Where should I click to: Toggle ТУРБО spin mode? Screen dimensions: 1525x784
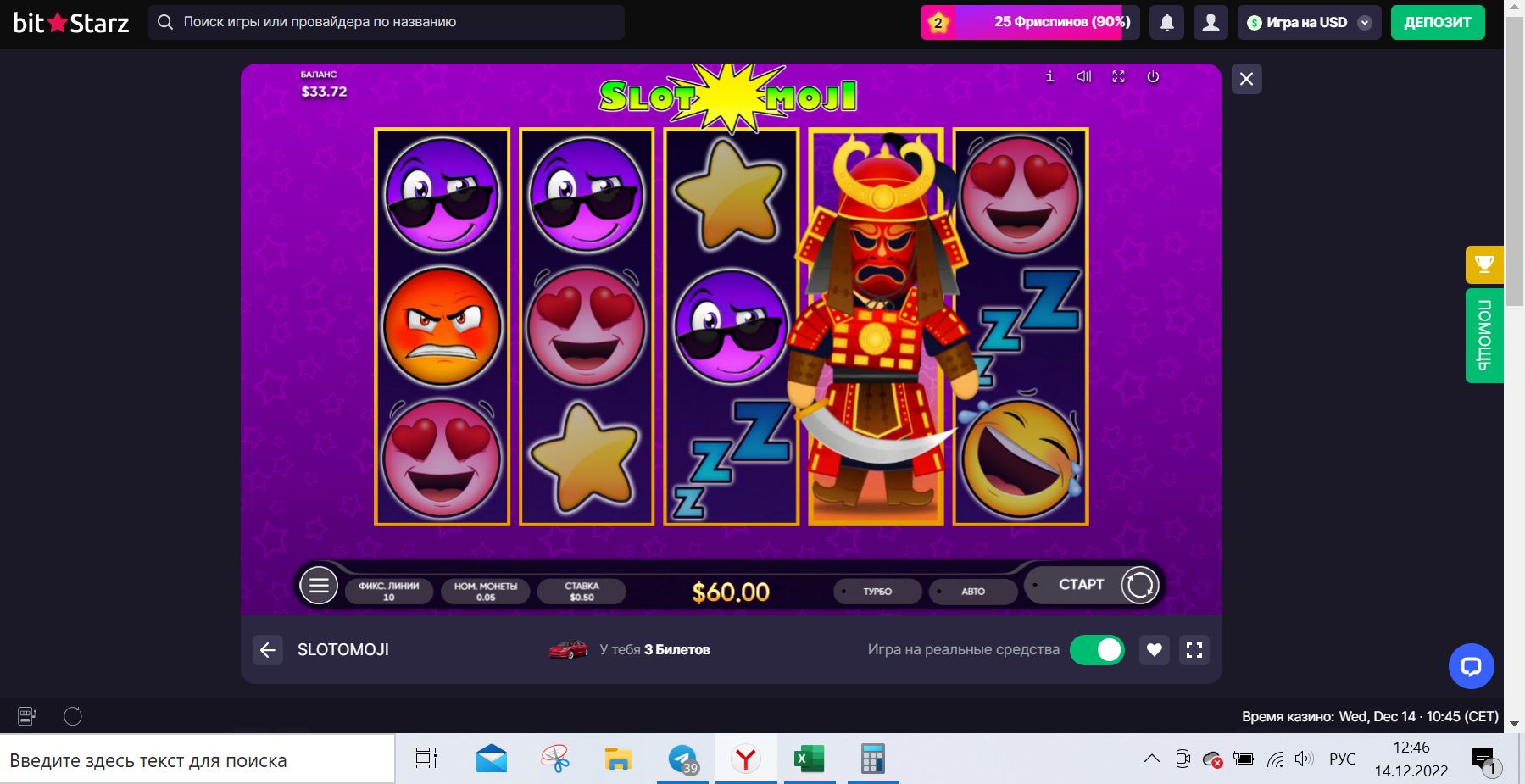(x=877, y=592)
